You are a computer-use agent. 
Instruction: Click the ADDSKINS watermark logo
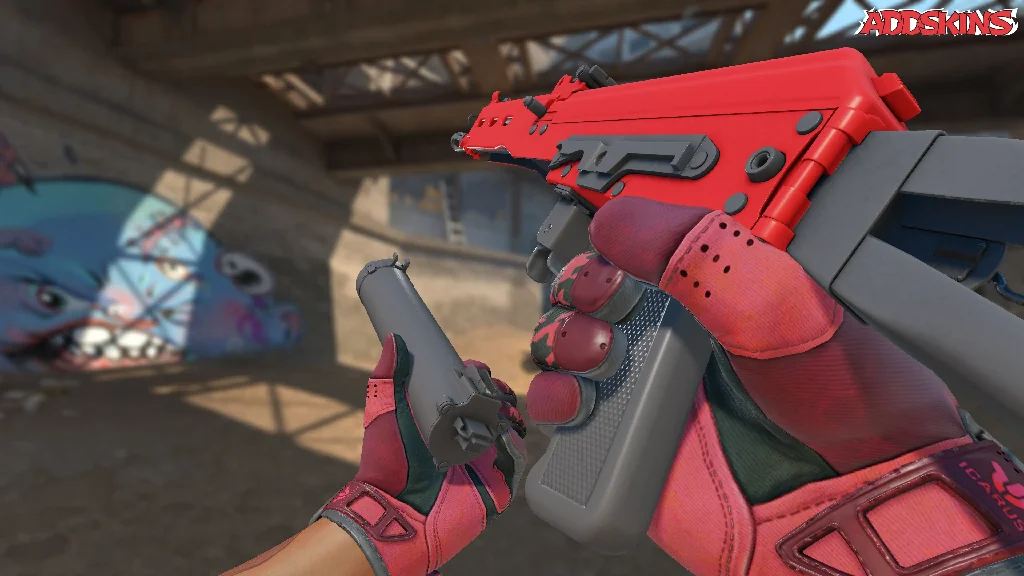click(938, 23)
